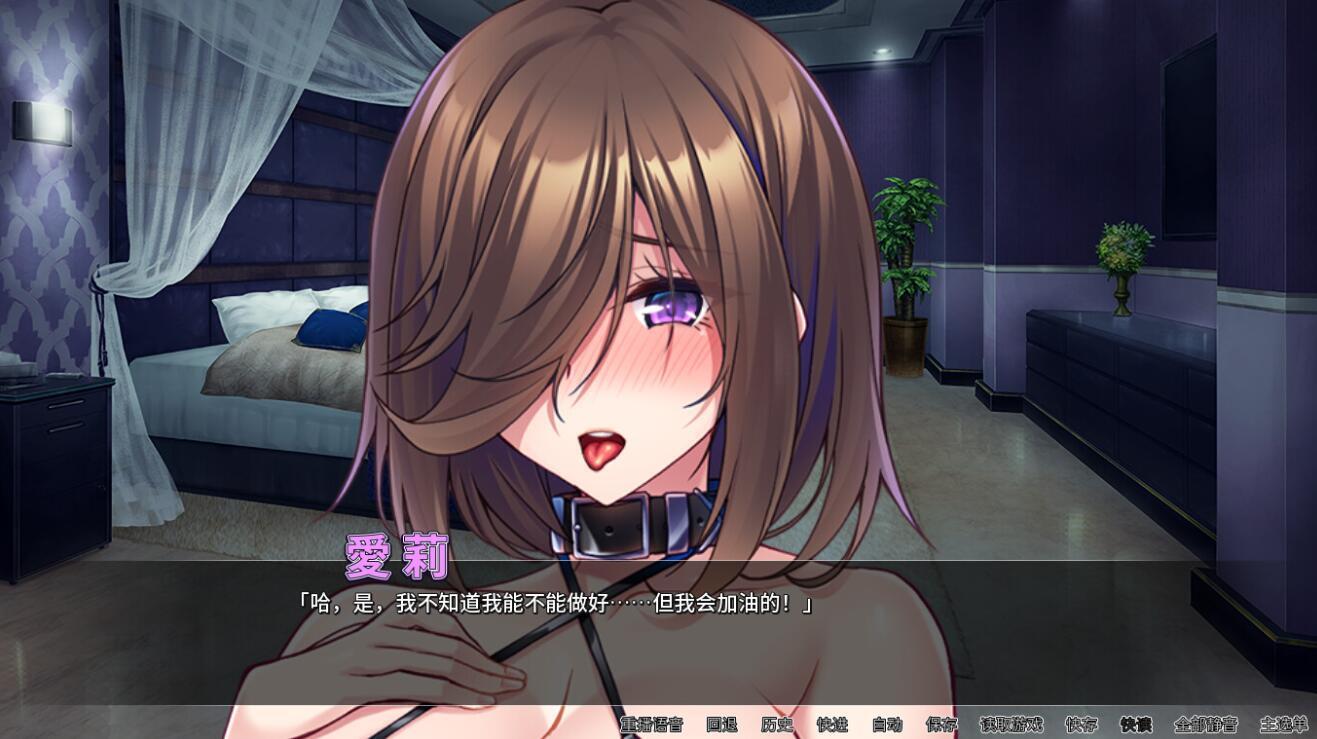Click the screen center to hide UI
1317x739 pixels.
658,370
